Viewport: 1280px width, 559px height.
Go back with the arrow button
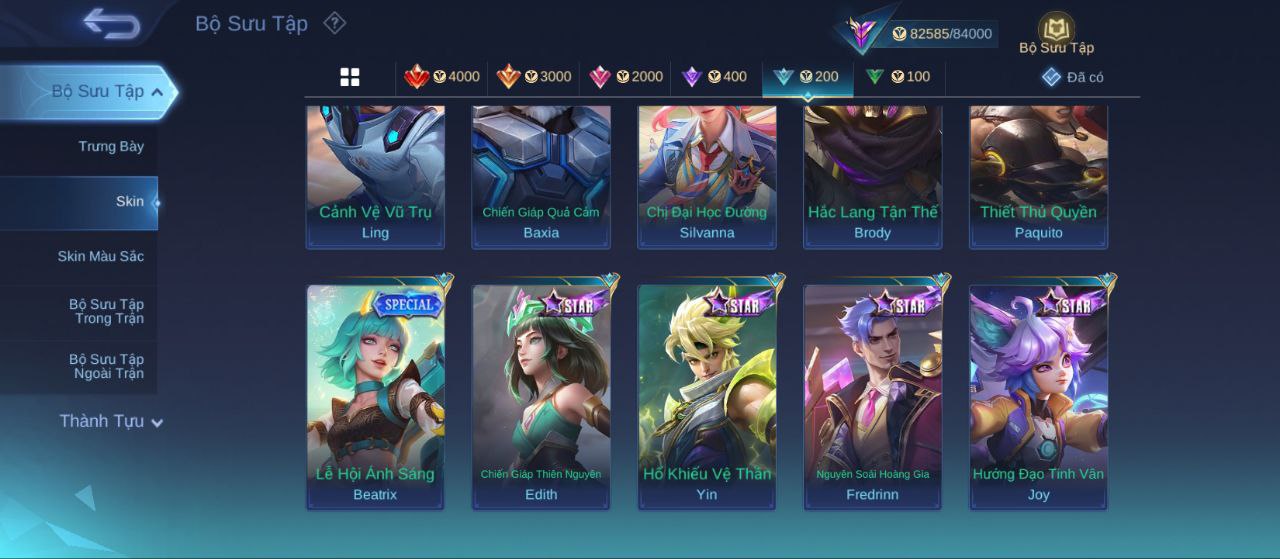coord(112,23)
